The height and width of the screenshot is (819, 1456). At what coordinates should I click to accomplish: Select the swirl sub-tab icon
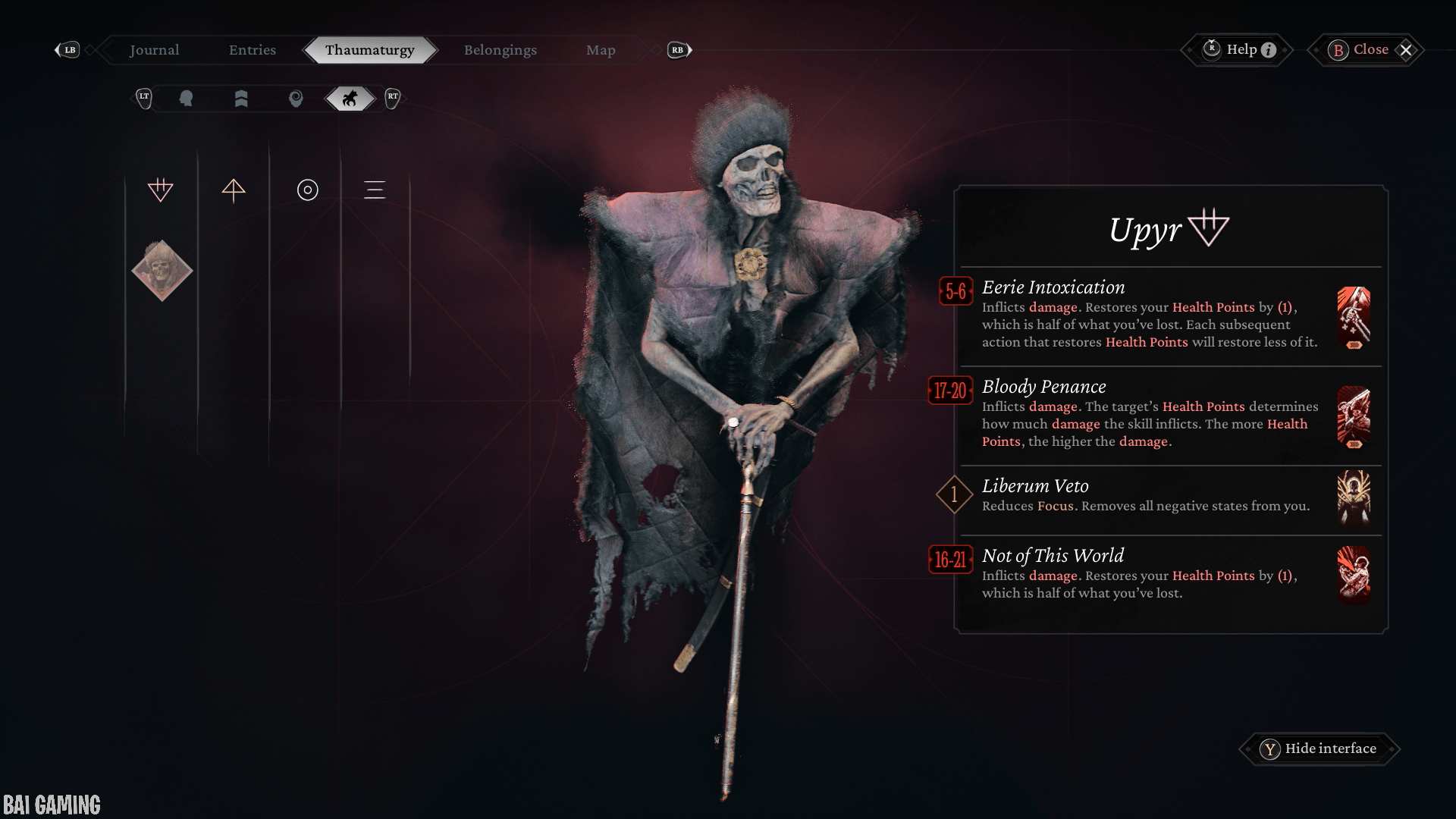(296, 99)
